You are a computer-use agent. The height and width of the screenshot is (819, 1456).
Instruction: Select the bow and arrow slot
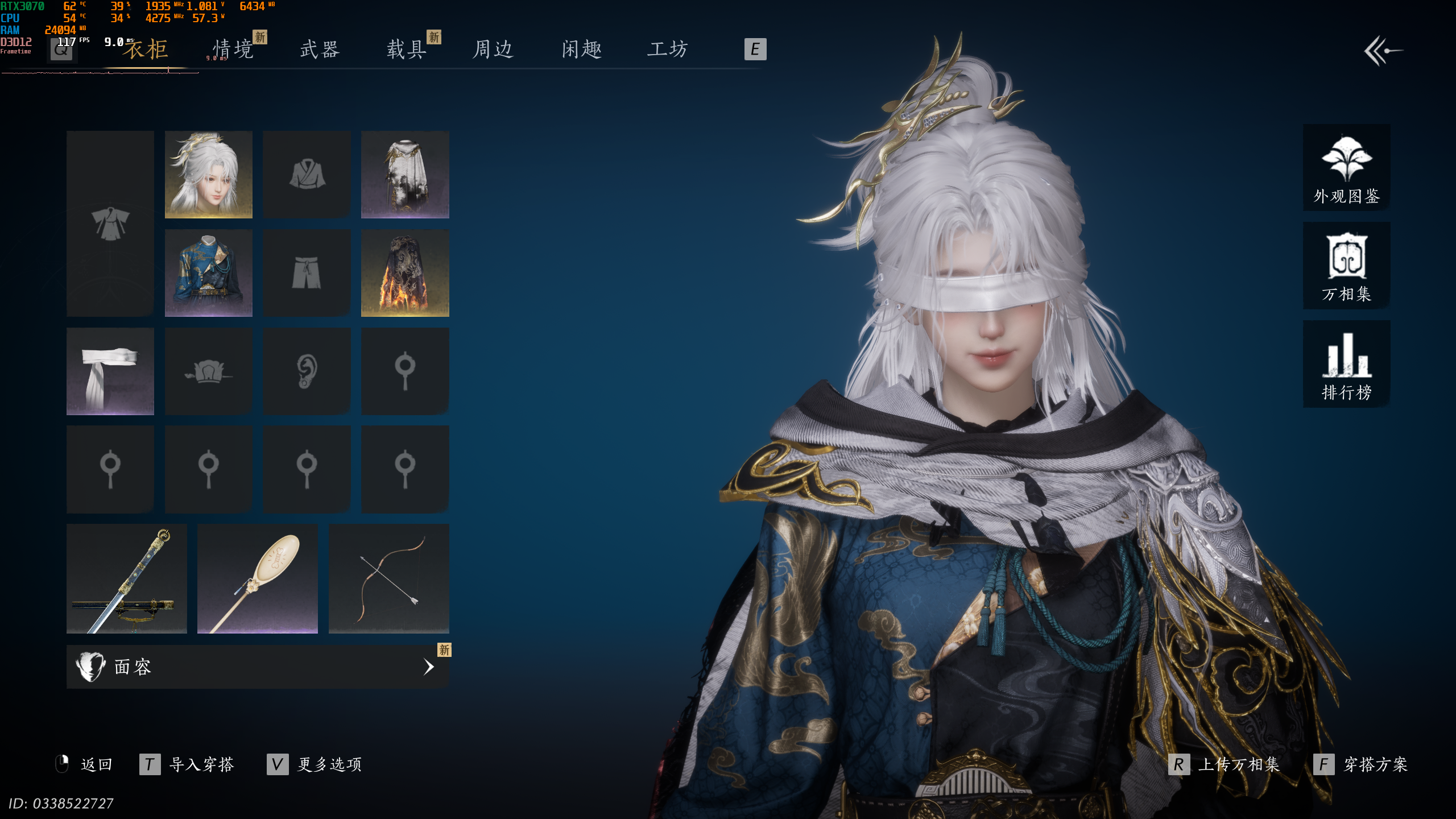tap(389, 578)
